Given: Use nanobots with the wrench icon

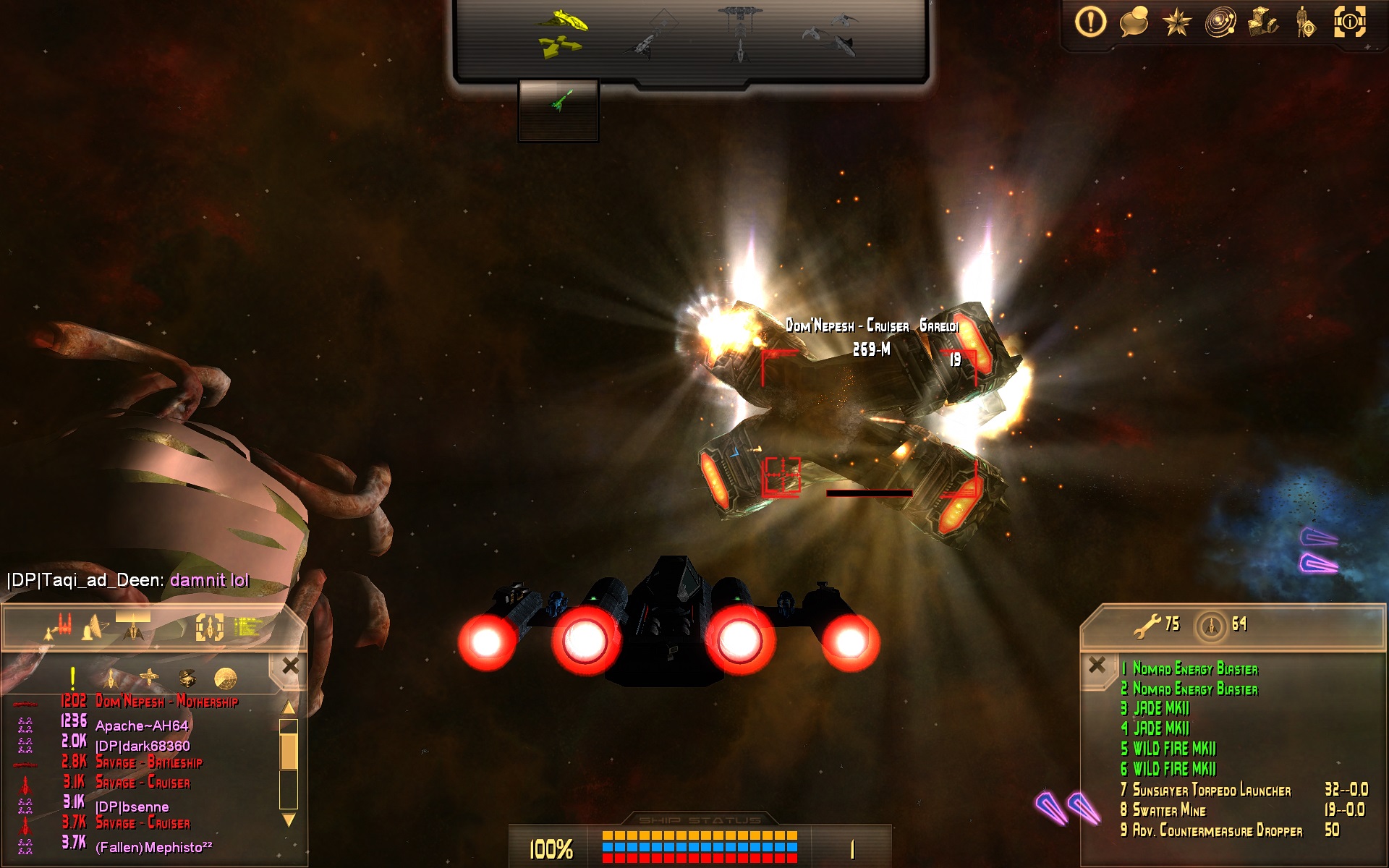Looking at the screenshot, I should point(1148,625).
